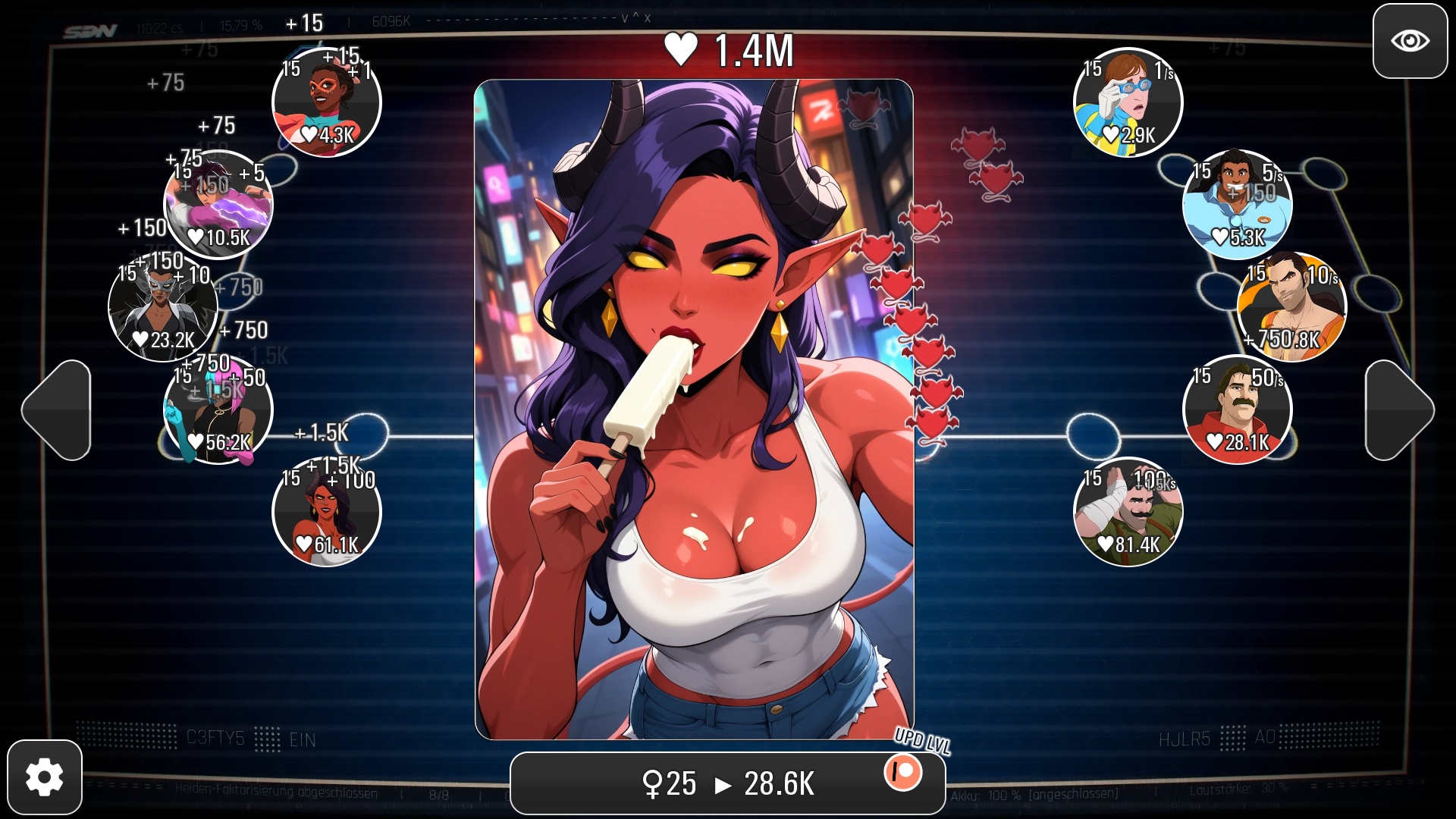The width and height of the screenshot is (1456, 819).
Task: Advance using the right chevron arrow
Action: tap(1394, 409)
